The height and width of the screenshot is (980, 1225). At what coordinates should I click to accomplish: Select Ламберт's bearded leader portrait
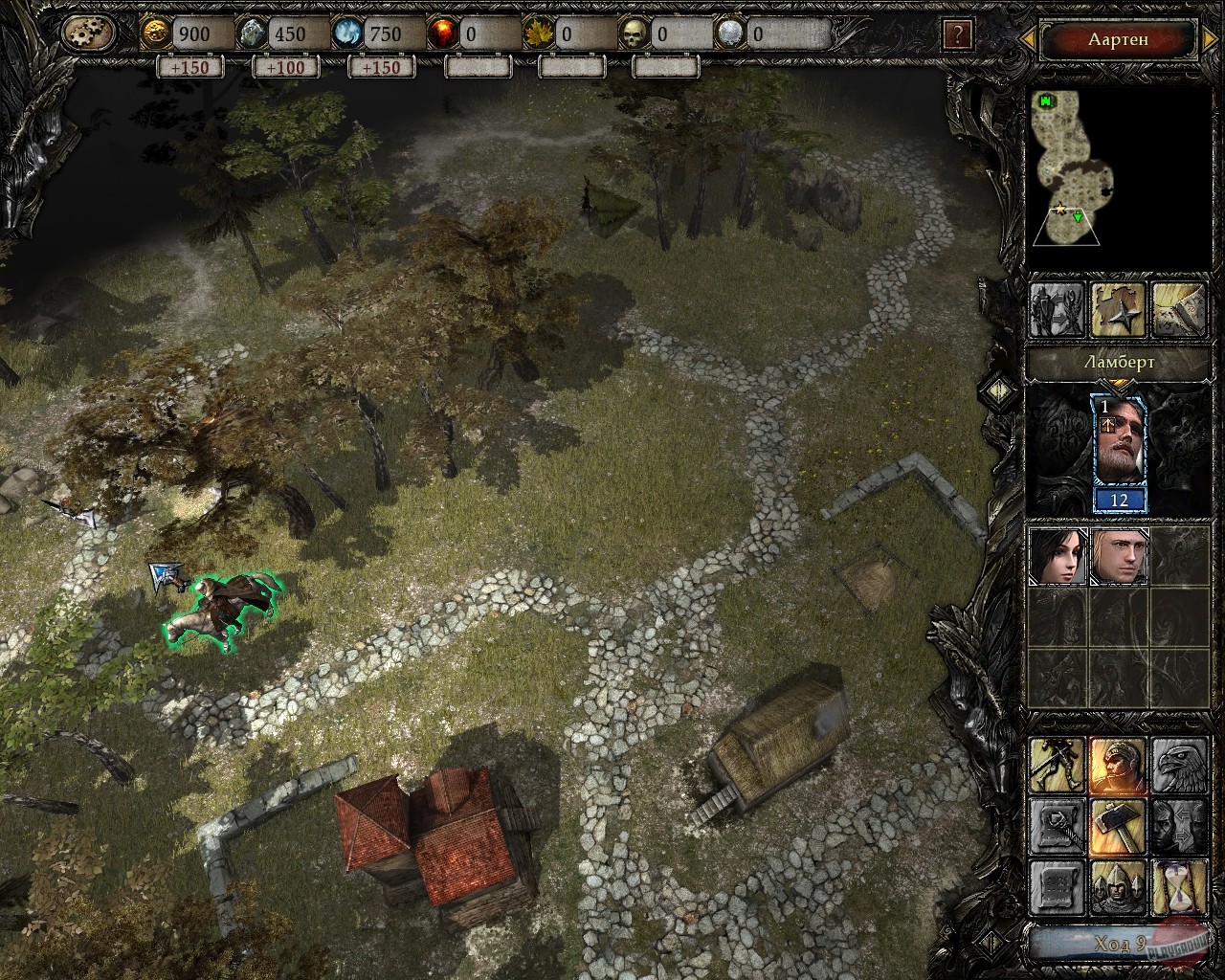[x=1119, y=443]
